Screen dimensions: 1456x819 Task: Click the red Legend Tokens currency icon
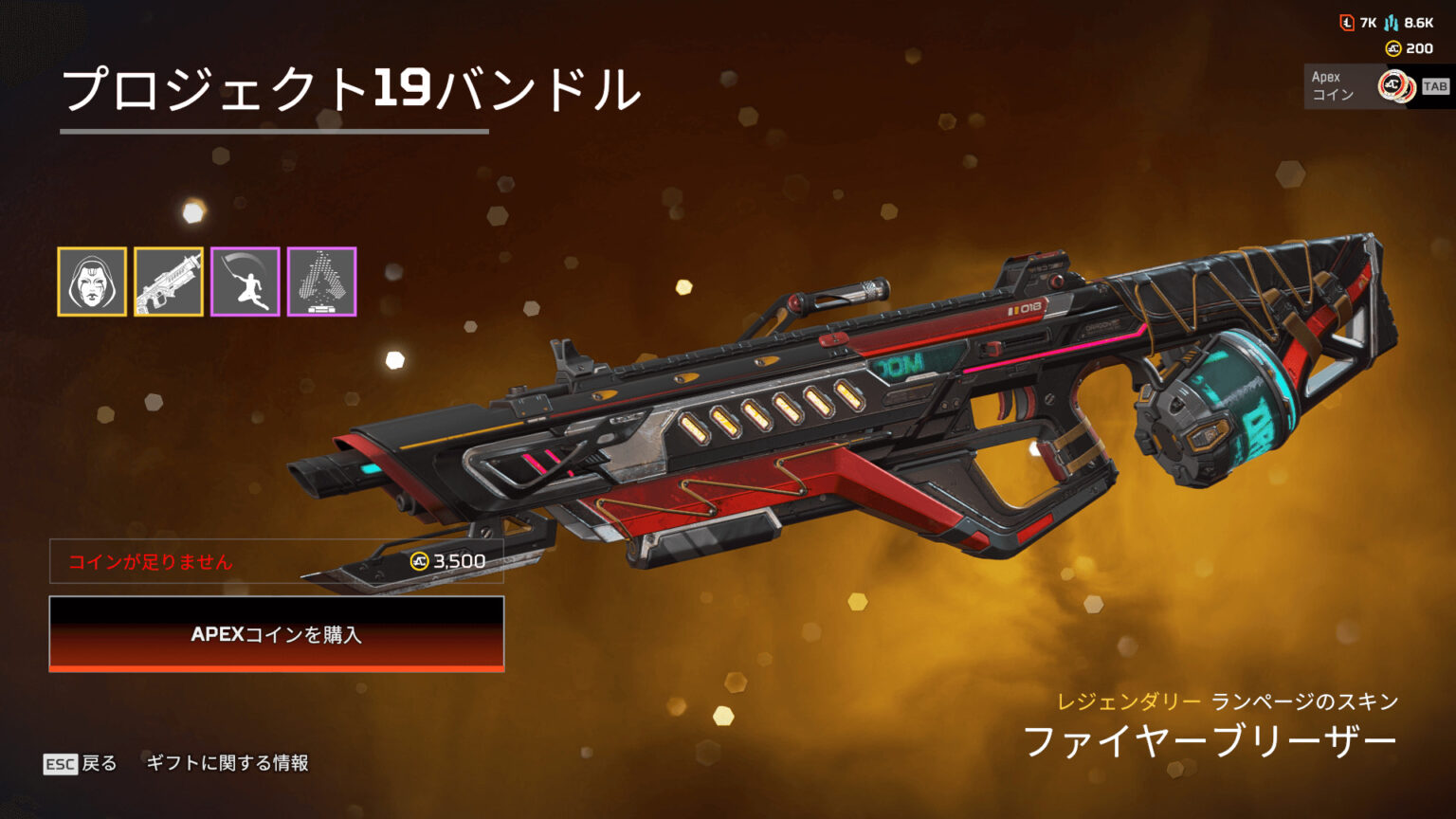(x=1347, y=21)
